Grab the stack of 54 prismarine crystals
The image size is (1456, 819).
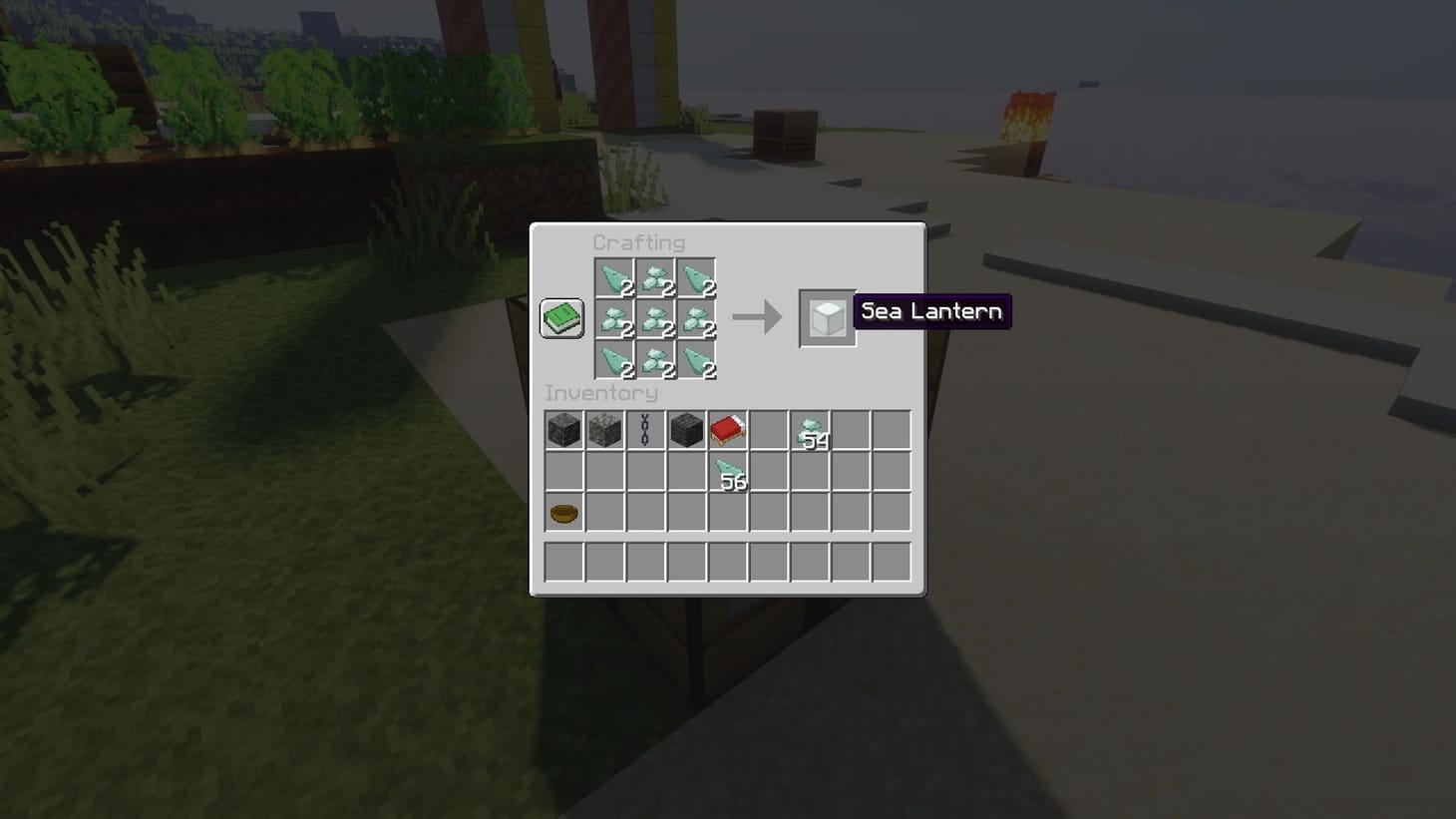810,429
